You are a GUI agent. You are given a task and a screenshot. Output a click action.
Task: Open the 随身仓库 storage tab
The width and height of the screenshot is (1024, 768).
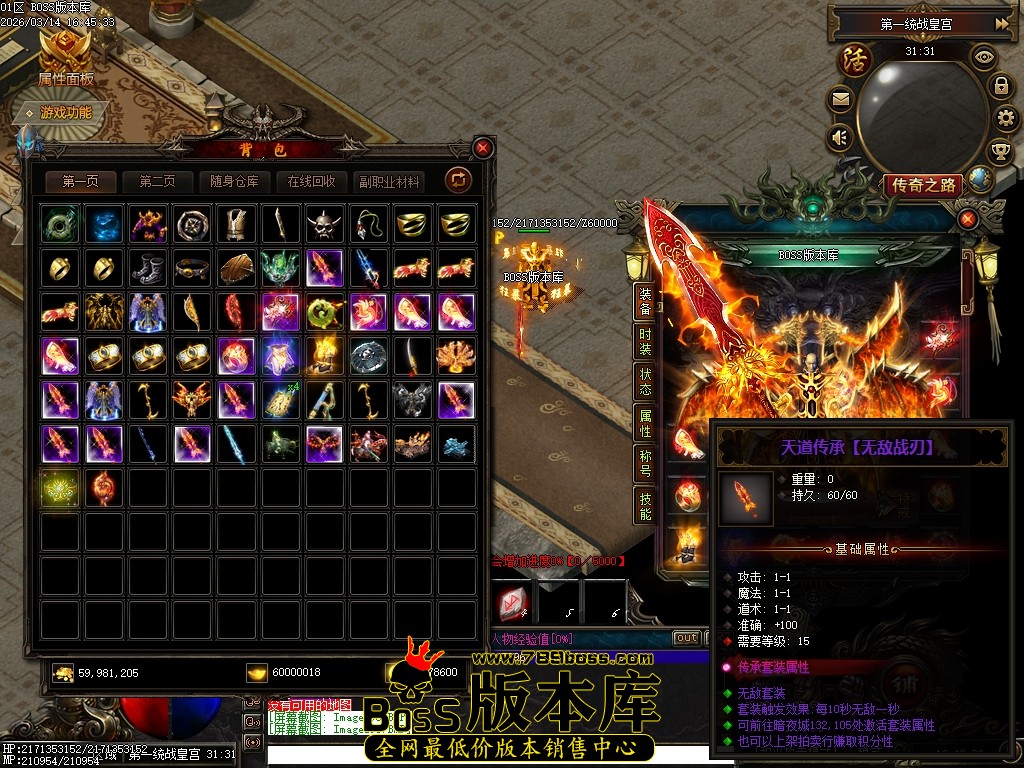tap(234, 182)
